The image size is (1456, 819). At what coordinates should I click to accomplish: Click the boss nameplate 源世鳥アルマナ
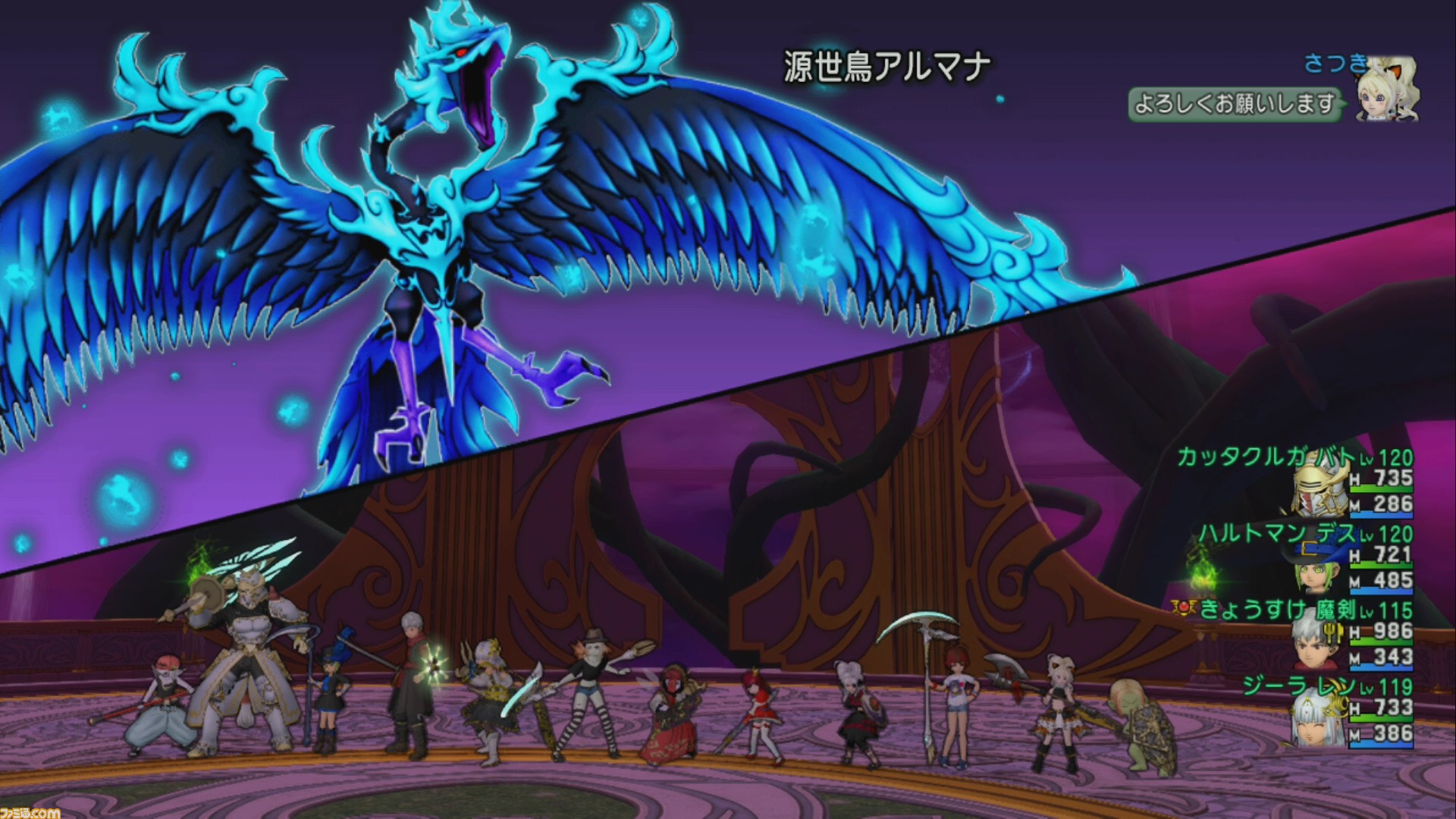pos(887,64)
